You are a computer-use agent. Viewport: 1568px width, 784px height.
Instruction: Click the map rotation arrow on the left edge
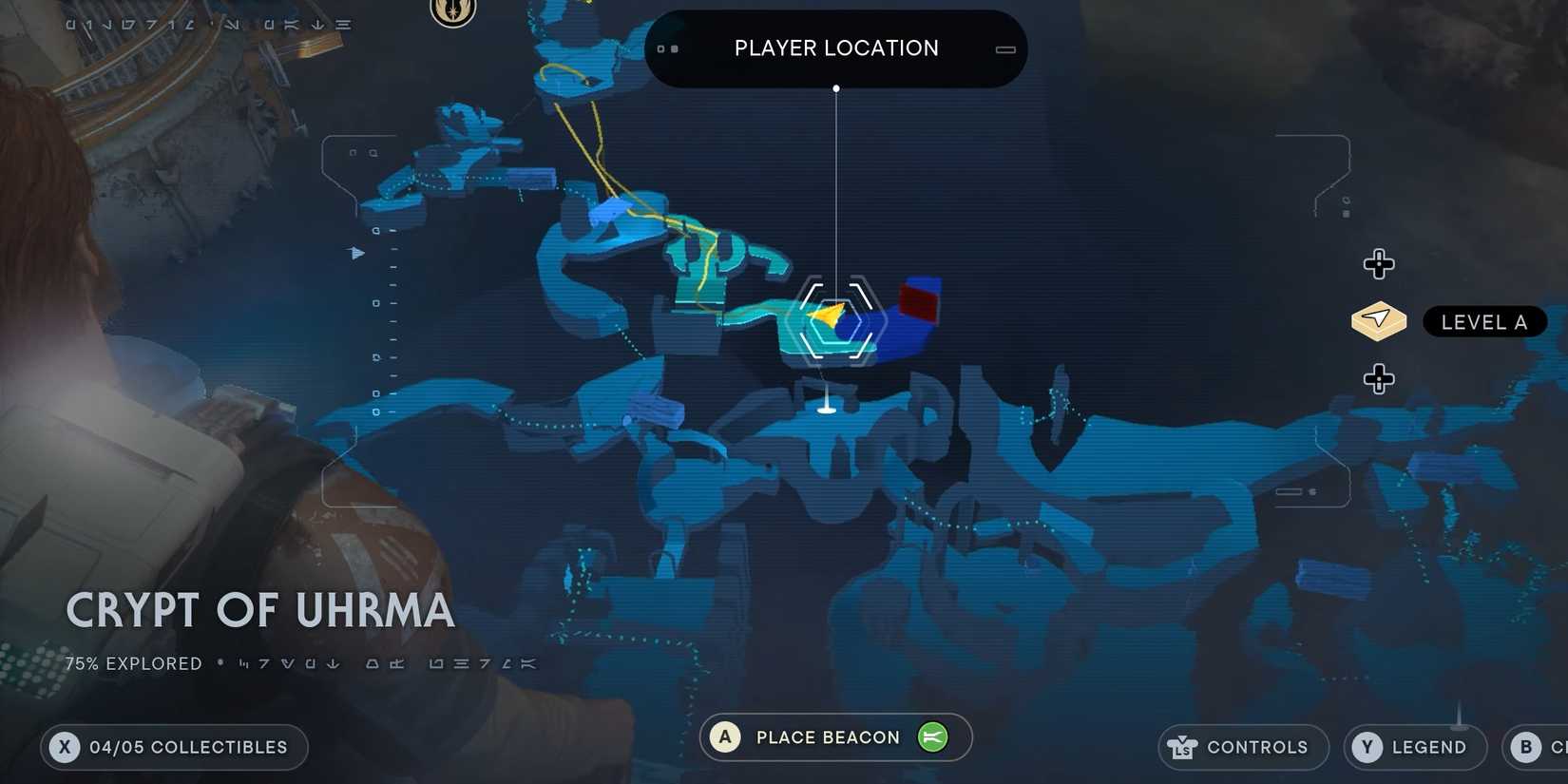tap(357, 254)
